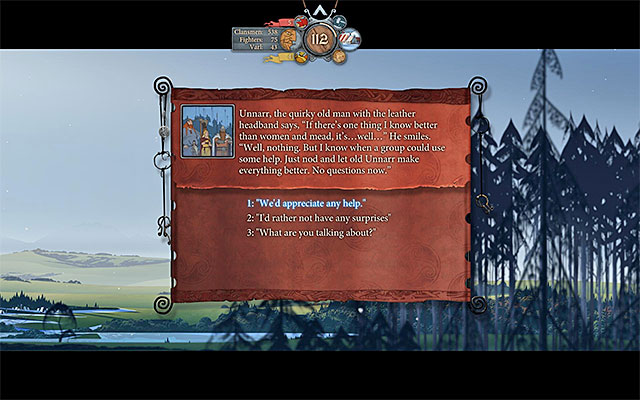This screenshot has width=640, height=400.
Task: Expand the white chevron arrow at top
Action: click(x=320, y=9)
